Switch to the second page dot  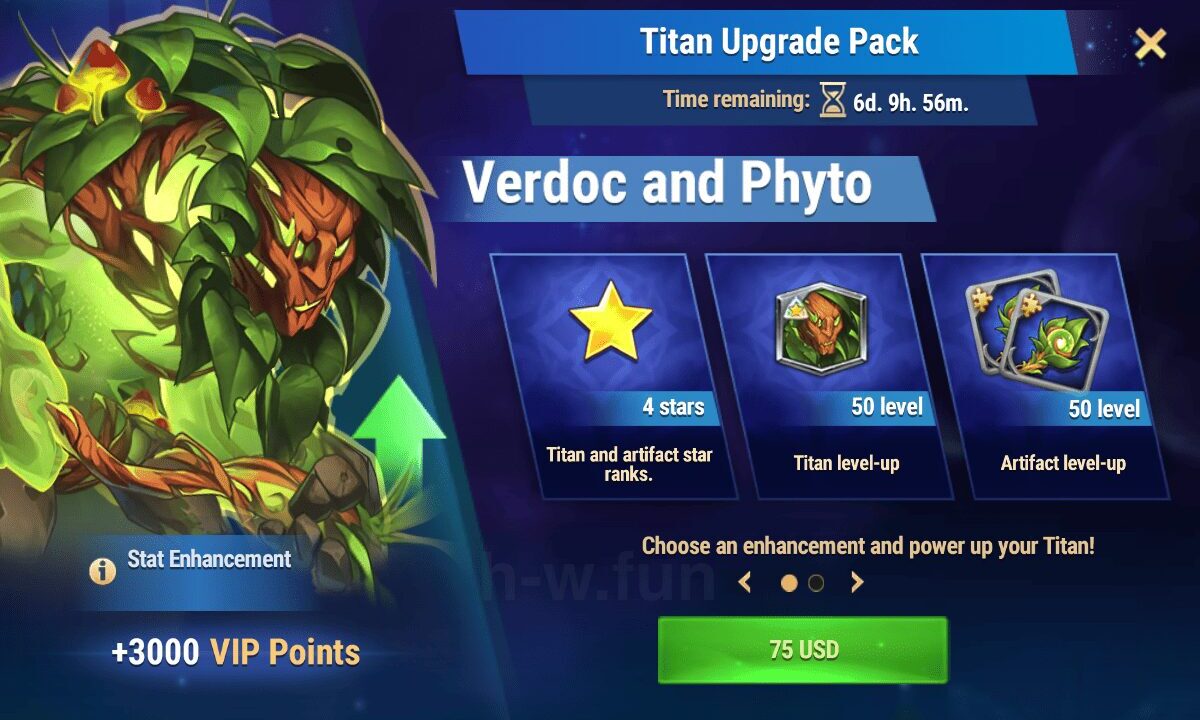[x=816, y=583]
